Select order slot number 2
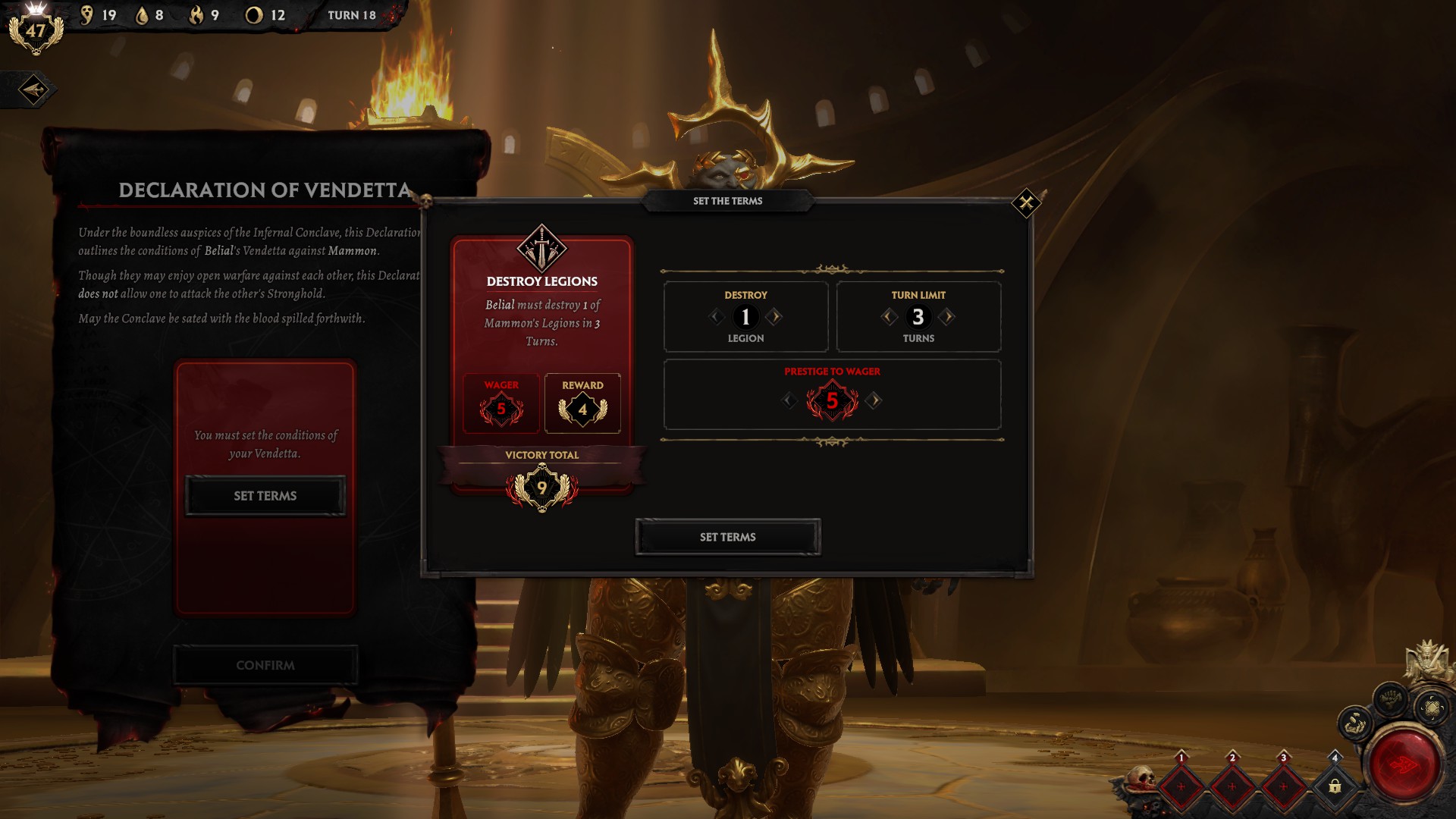 coord(1232,786)
